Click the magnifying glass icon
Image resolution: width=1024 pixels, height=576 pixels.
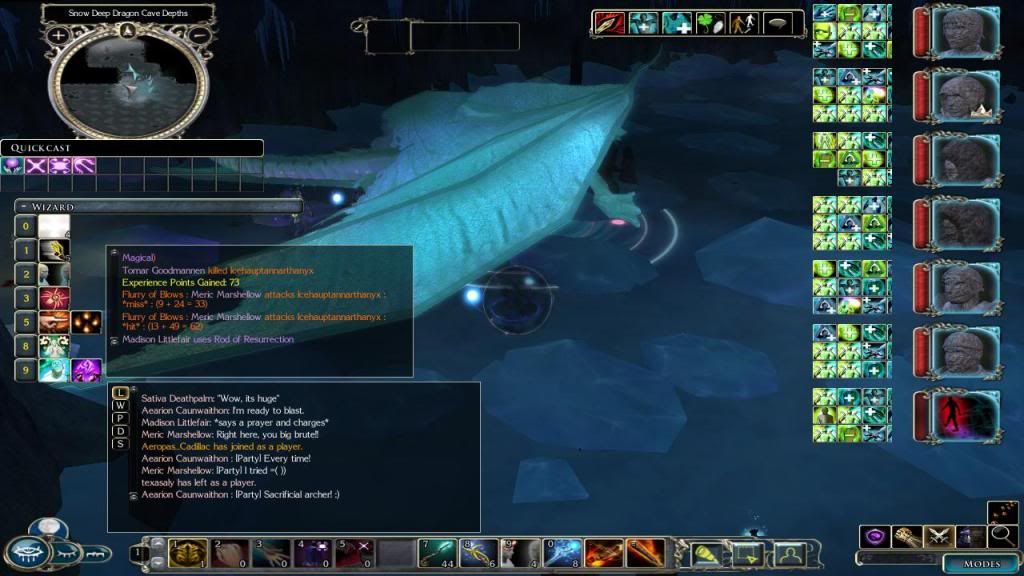tap(1001, 536)
